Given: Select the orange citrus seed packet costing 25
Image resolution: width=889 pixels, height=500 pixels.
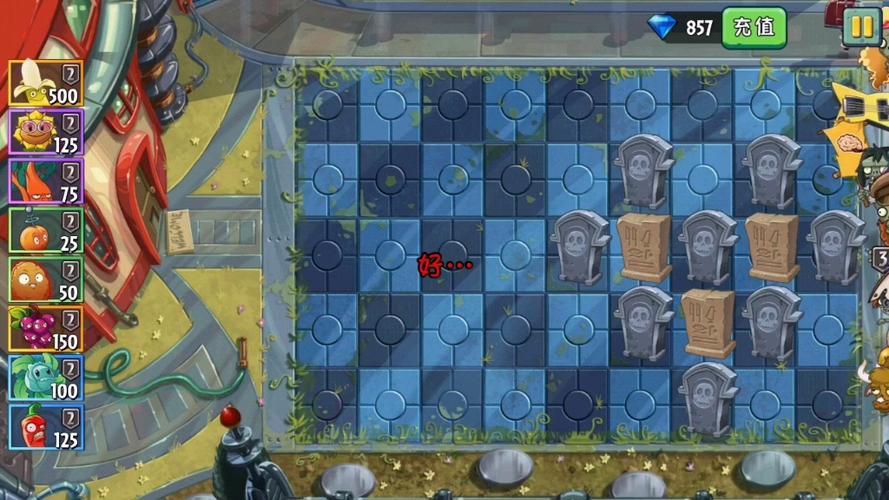Looking at the screenshot, I should [x=46, y=231].
